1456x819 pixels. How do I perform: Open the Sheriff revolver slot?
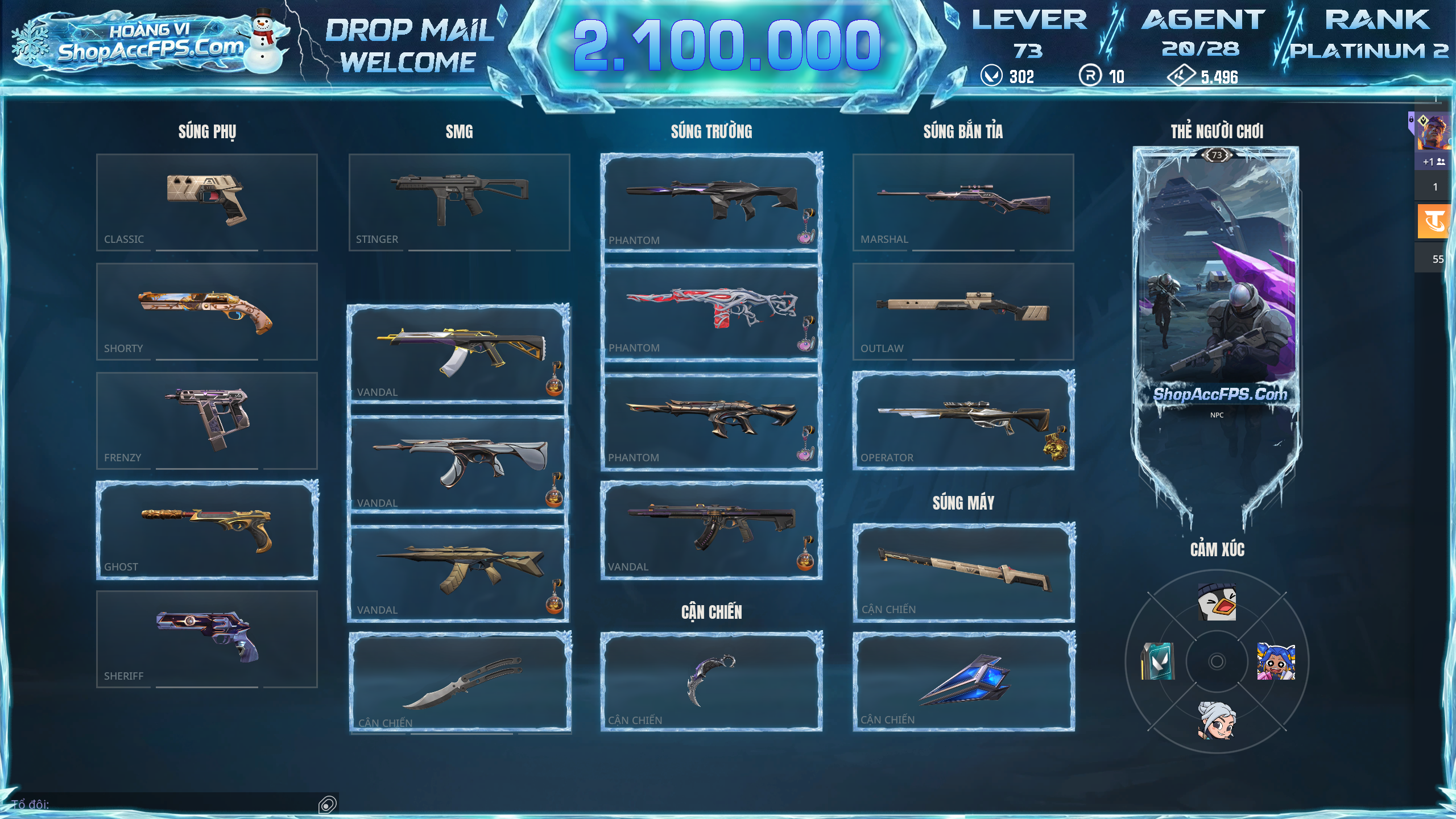tap(207, 639)
